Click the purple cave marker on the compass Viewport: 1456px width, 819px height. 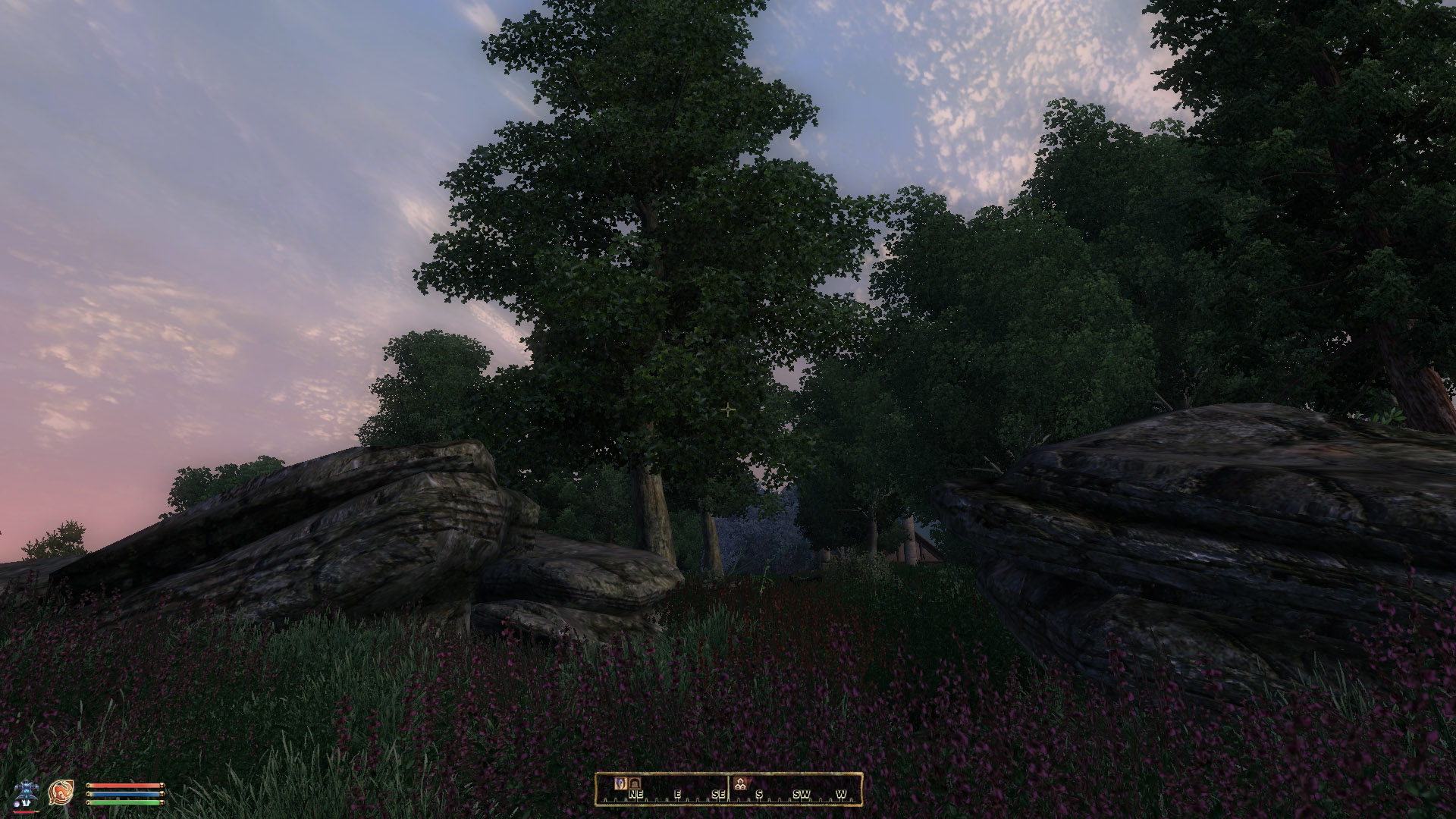[x=620, y=785]
